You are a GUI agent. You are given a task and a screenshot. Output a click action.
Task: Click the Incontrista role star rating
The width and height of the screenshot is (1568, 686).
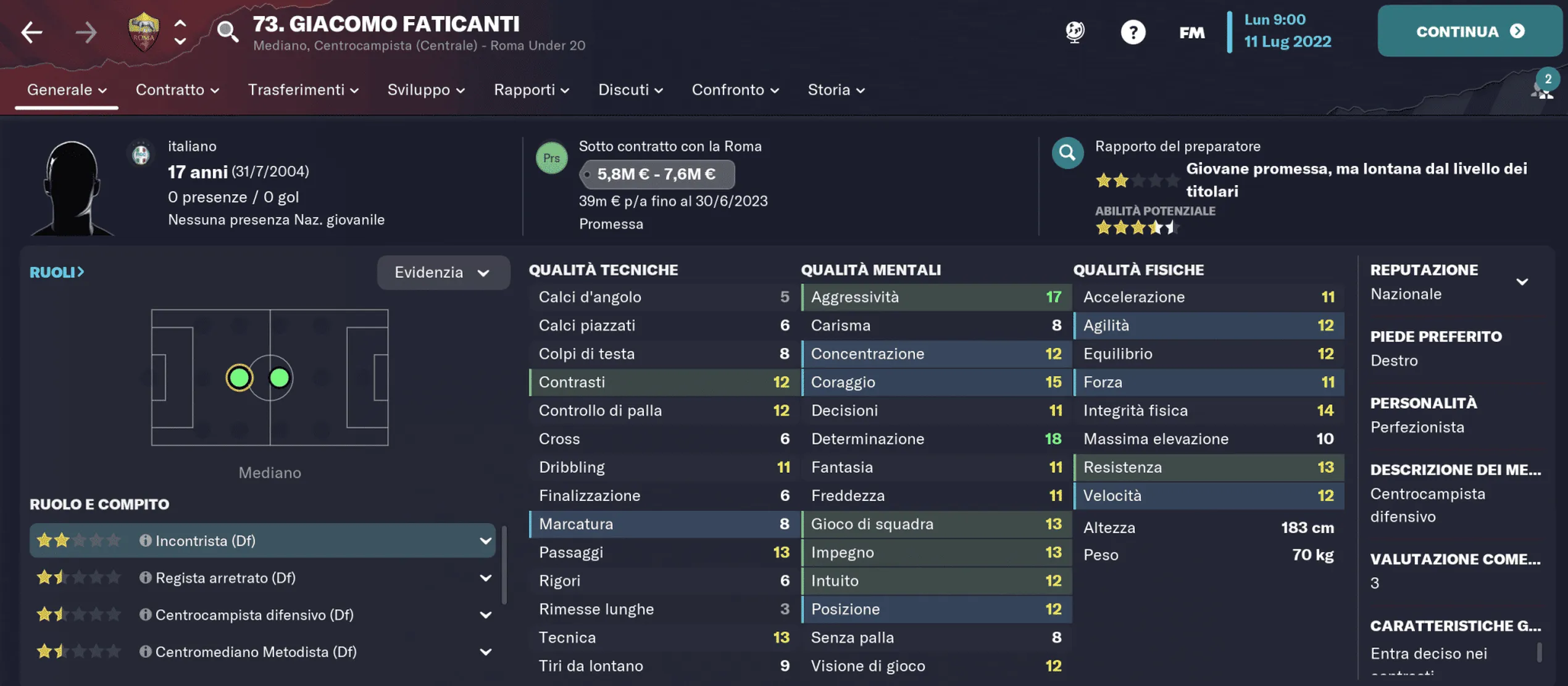pos(79,540)
